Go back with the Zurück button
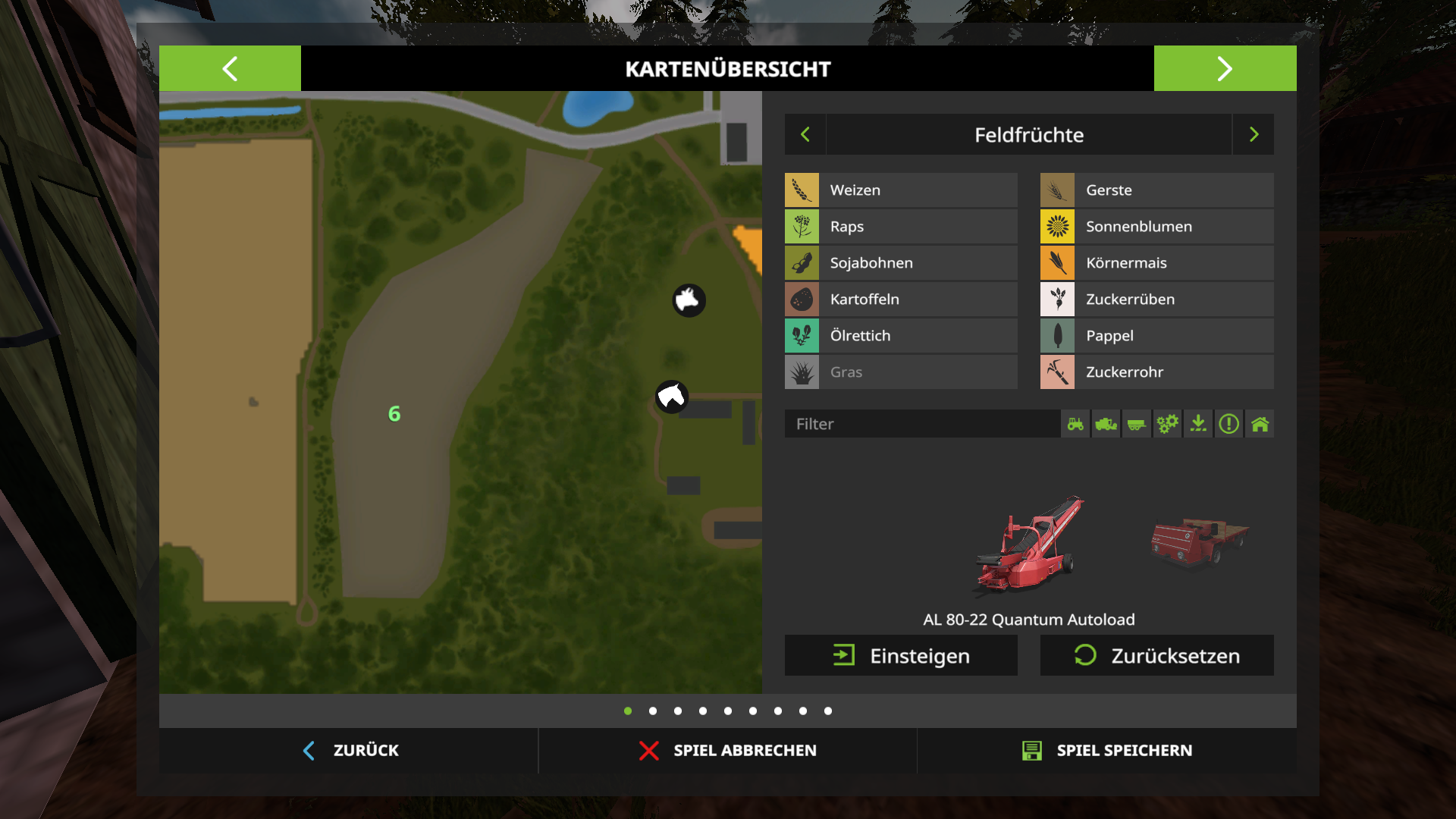This screenshot has width=1456, height=819. [350, 751]
